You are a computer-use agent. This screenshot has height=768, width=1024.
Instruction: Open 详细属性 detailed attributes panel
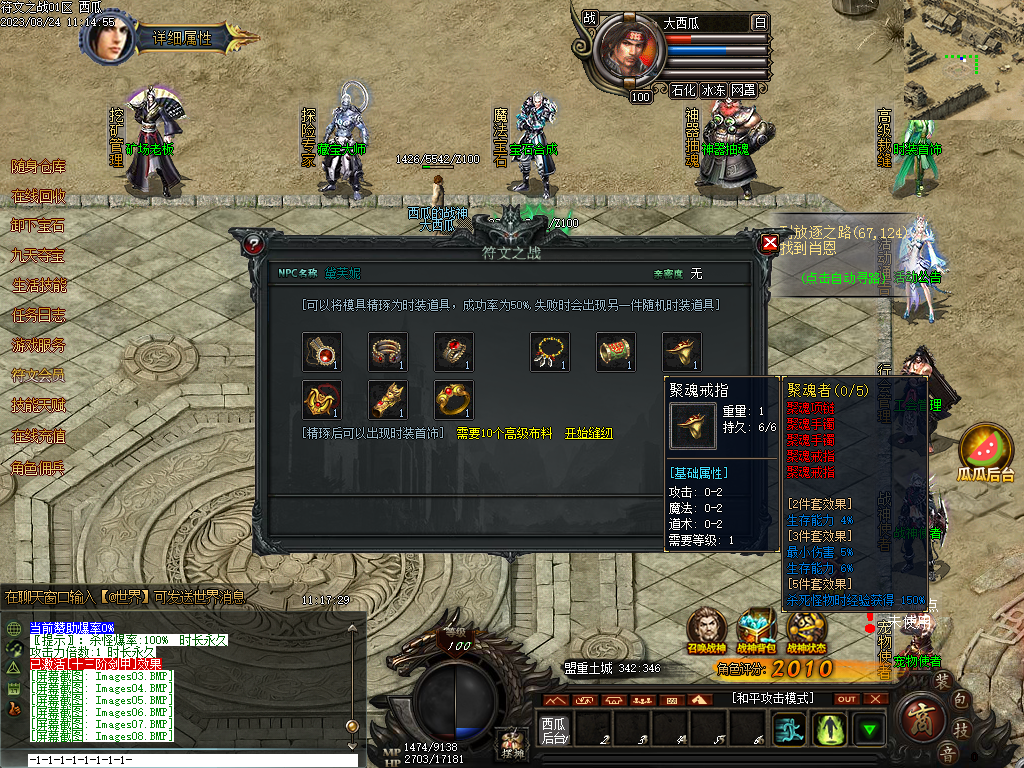coord(182,39)
